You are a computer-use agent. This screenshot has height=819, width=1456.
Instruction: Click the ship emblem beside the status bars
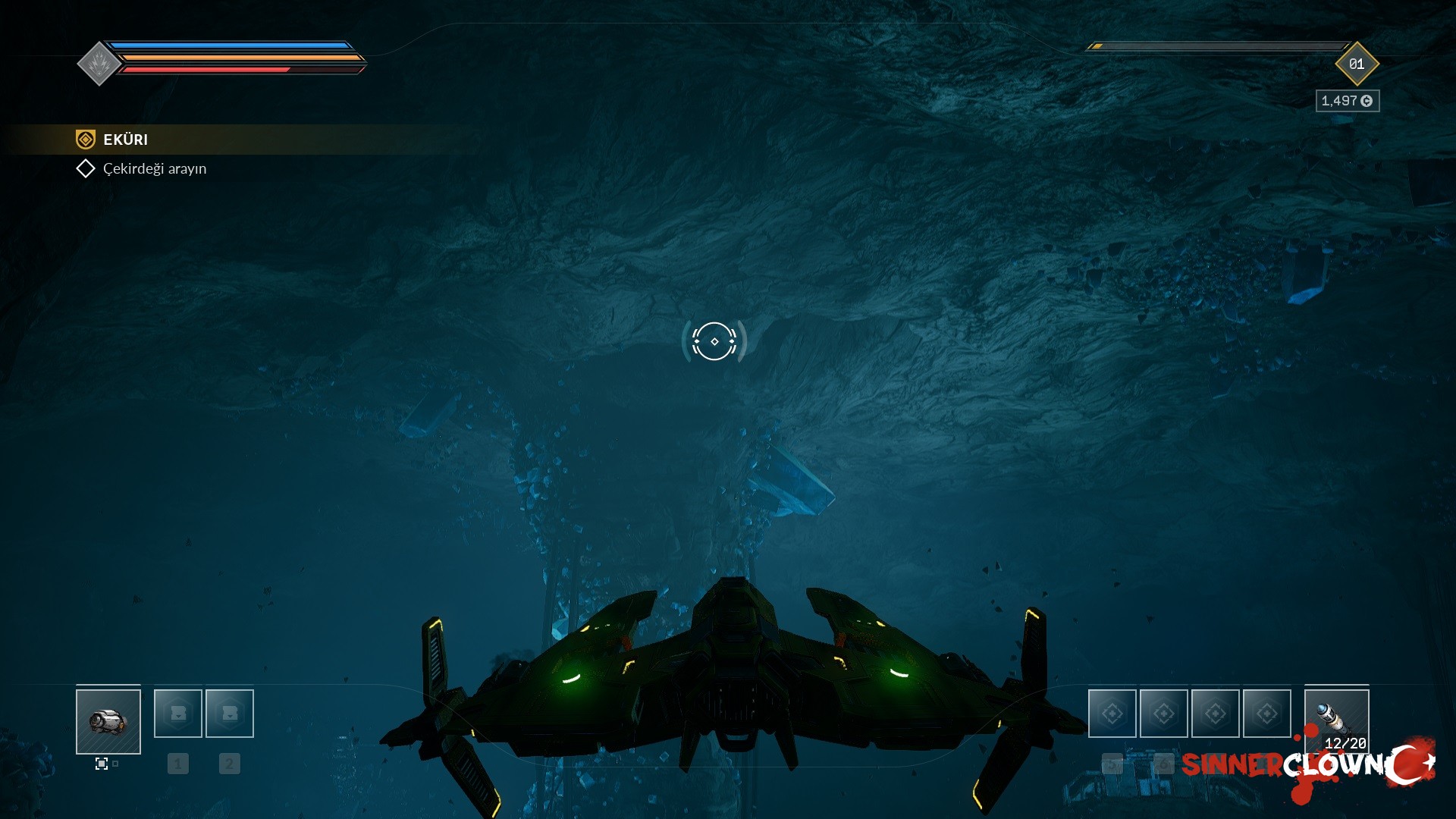(x=99, y=64)
